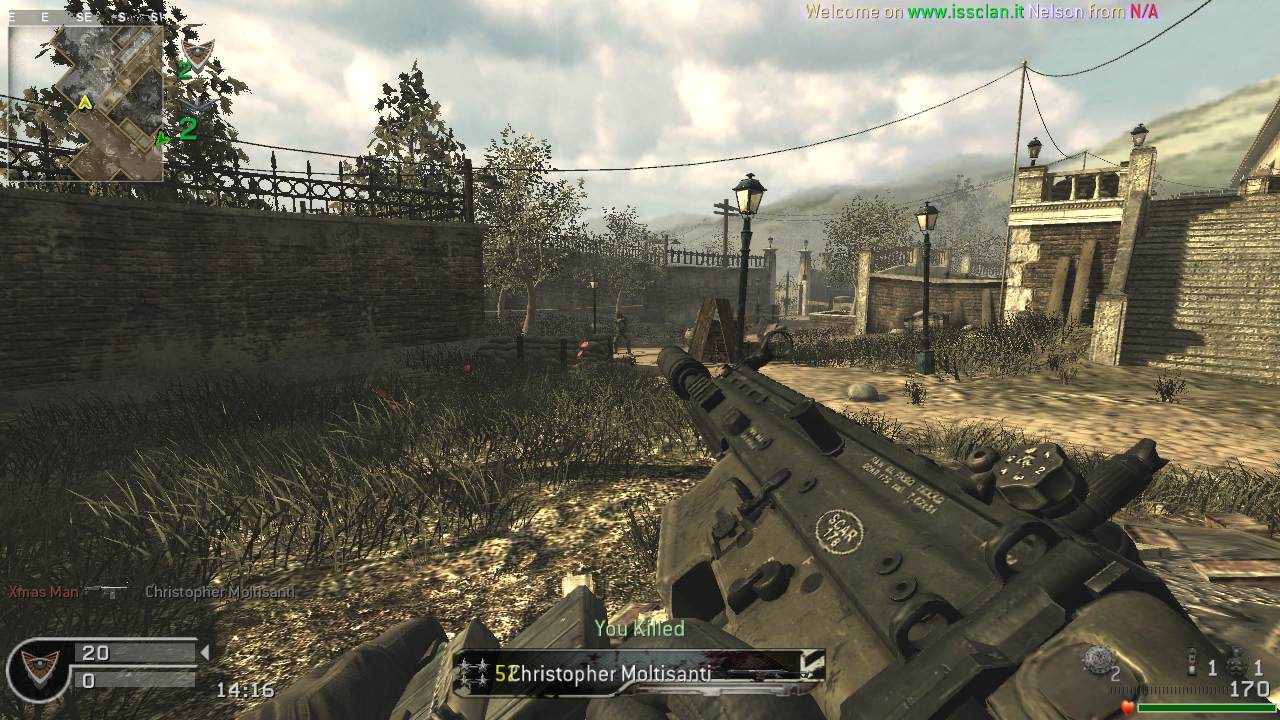Screen dimensions: 1280x720
Task: Click the compass strip above the minimap
Action: pos(85,17)
